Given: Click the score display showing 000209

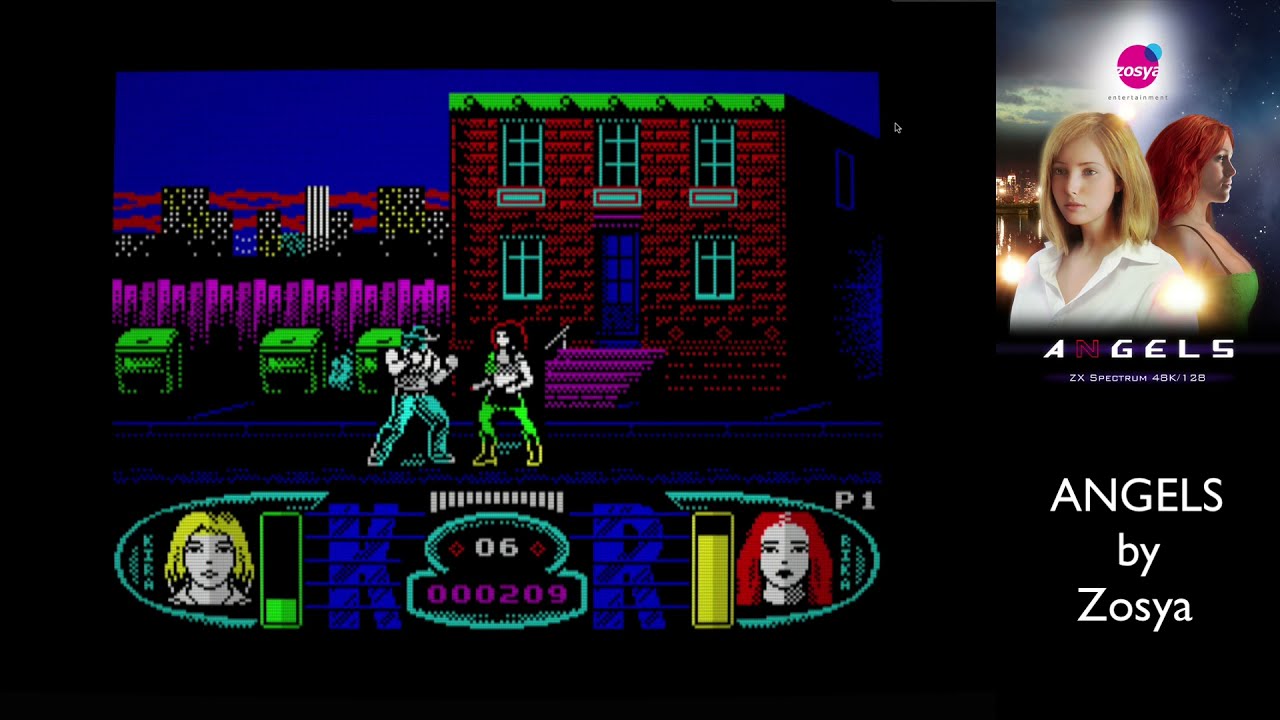Looking at the screenshot, I should pos(497,592).
